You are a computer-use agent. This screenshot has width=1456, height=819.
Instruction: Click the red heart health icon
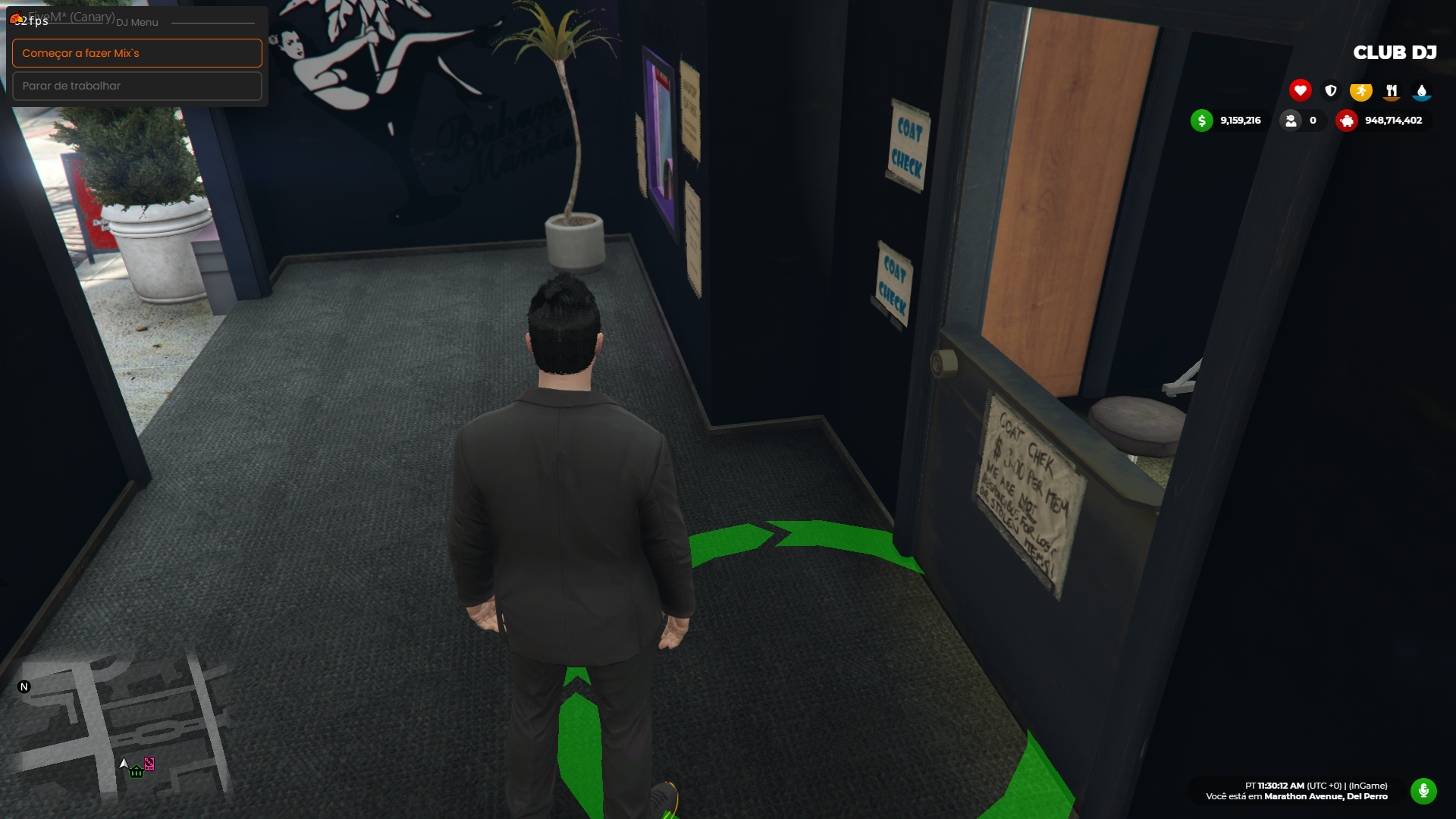1300,90
